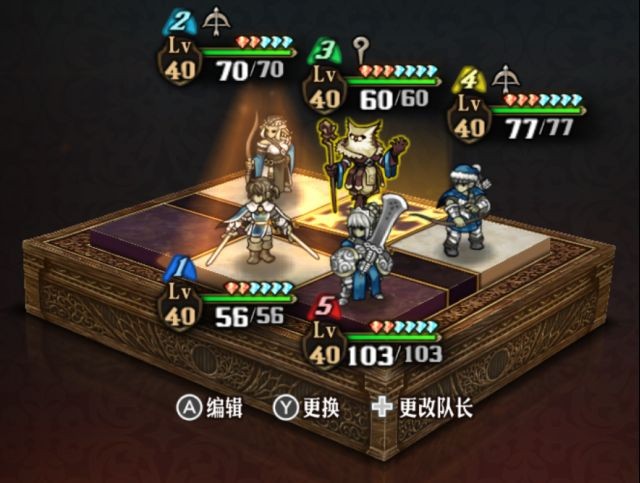Select the owl mage holding a staff
640x483 pixels.
(364, 160)
